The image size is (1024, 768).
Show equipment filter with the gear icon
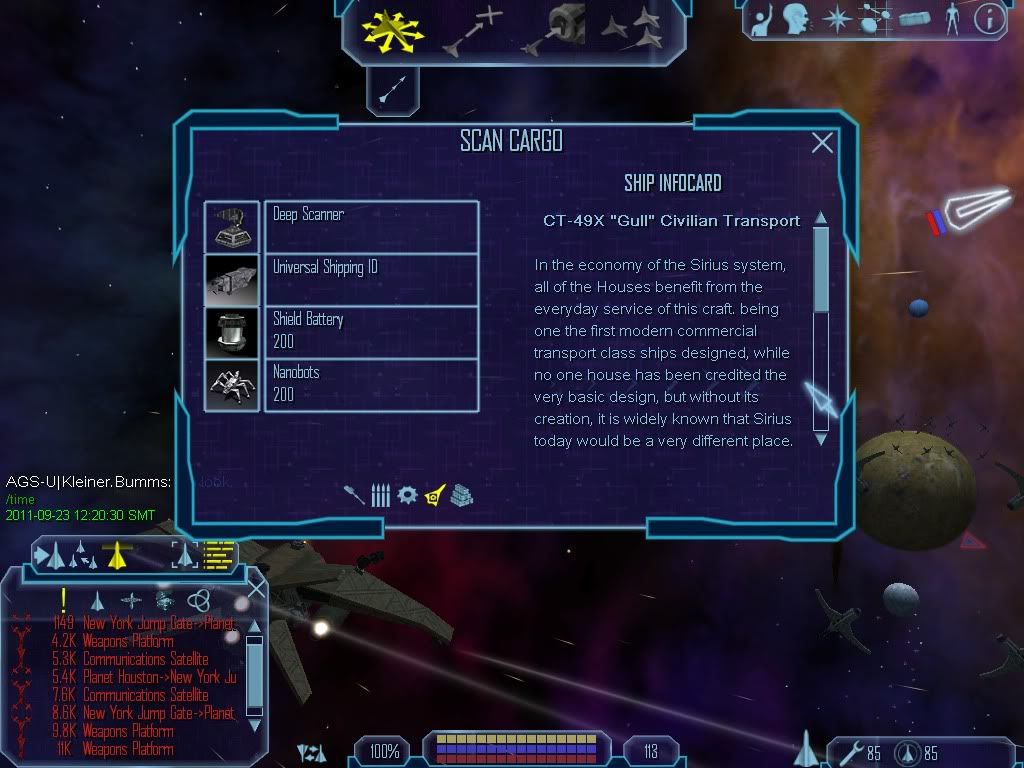[x=407, y=495]
